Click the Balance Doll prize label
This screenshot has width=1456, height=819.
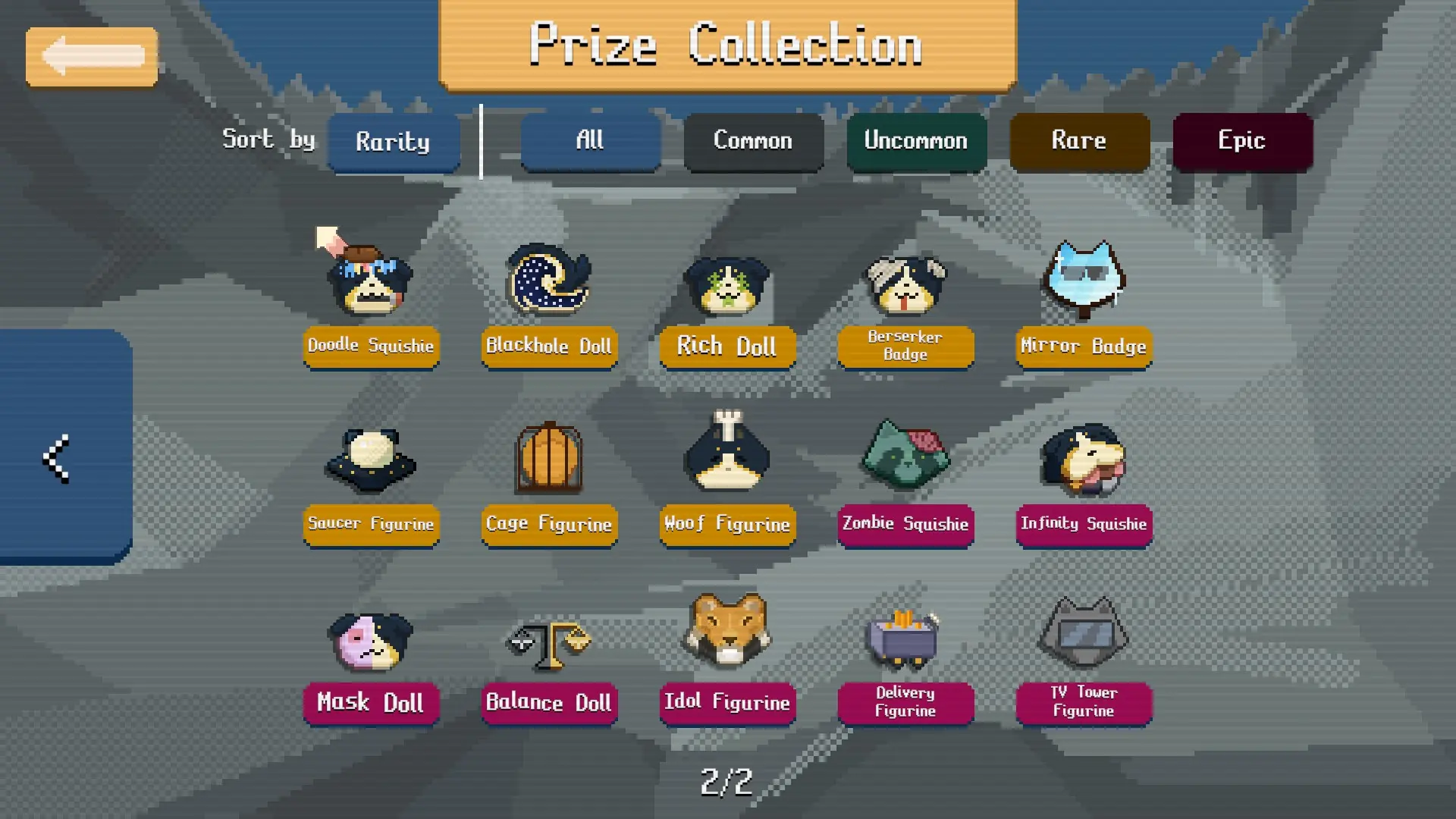(x=548, y=703)
